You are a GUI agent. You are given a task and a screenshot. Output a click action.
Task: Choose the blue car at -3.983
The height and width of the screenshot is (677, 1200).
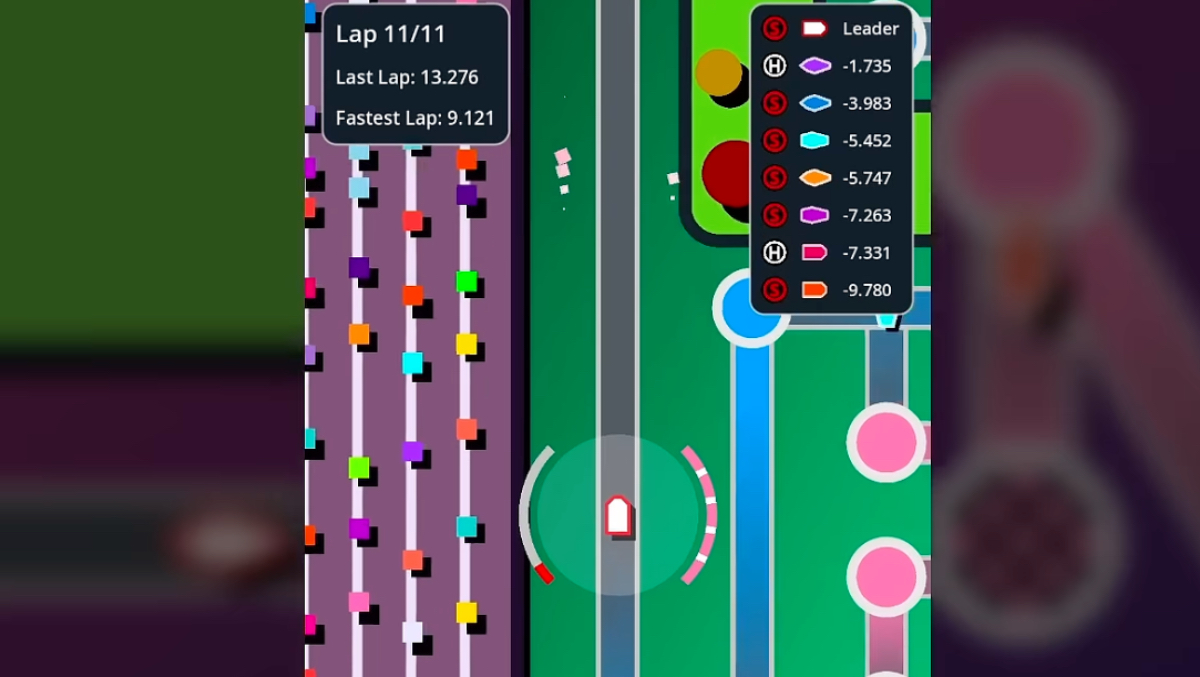(x=831, y=103)
